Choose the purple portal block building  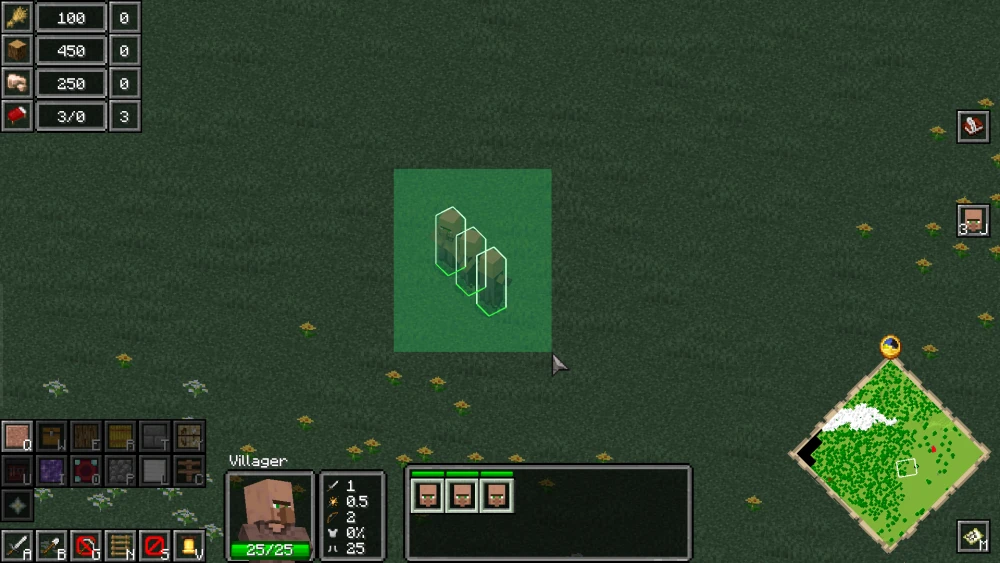coord(51,470)
